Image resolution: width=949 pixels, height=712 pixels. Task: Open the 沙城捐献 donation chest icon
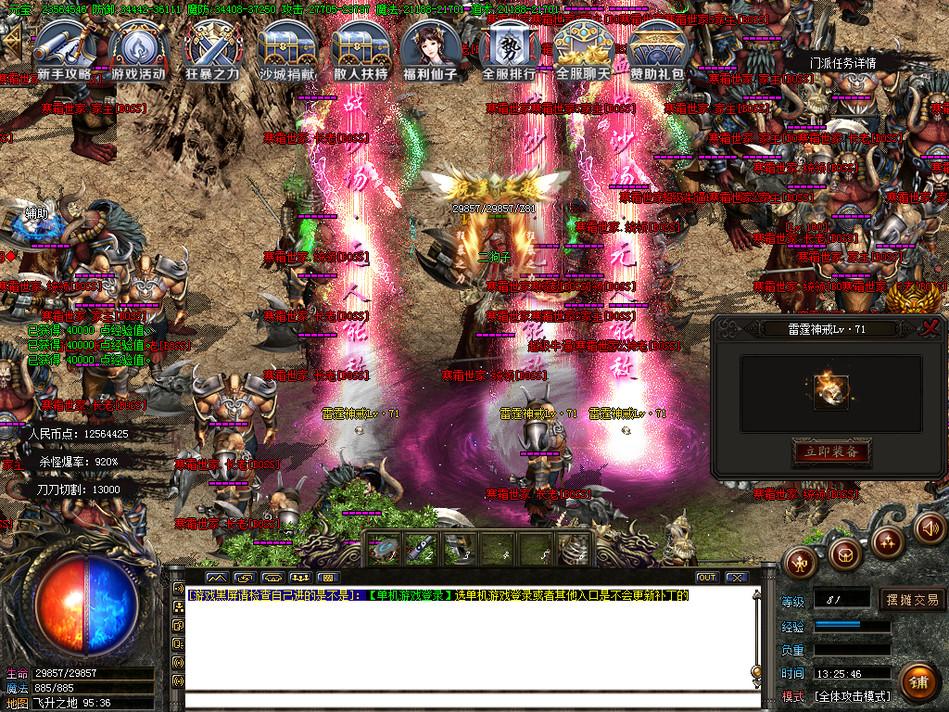(285, 50)
